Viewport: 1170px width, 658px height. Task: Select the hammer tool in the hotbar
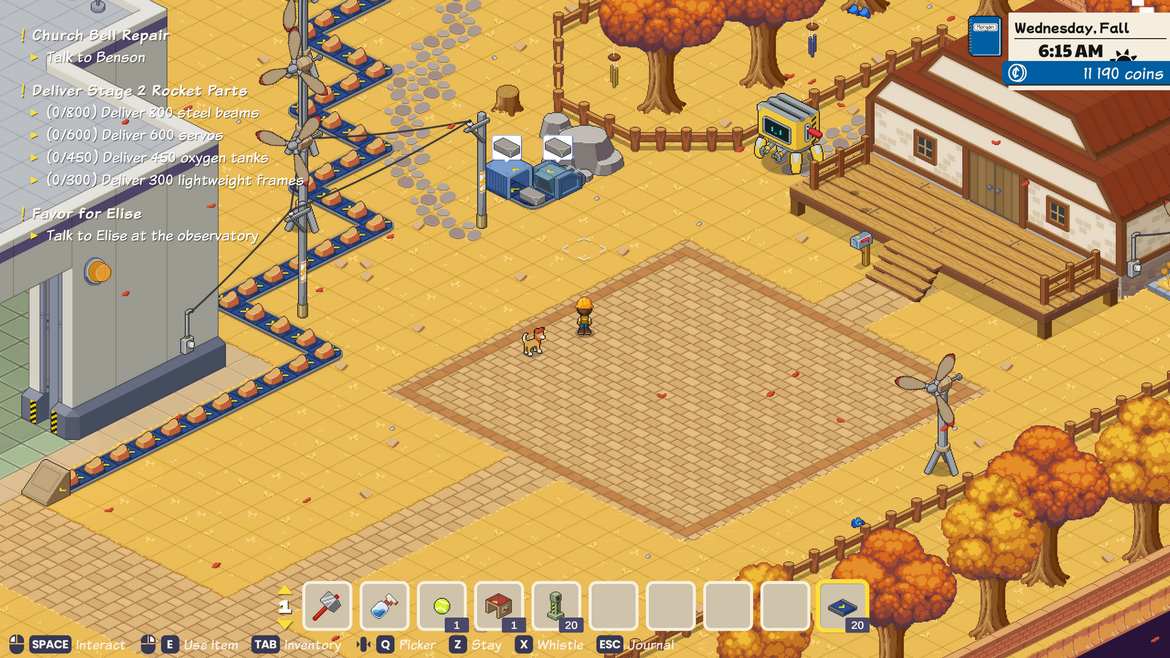pyautogui.click(x=327, y=606)
